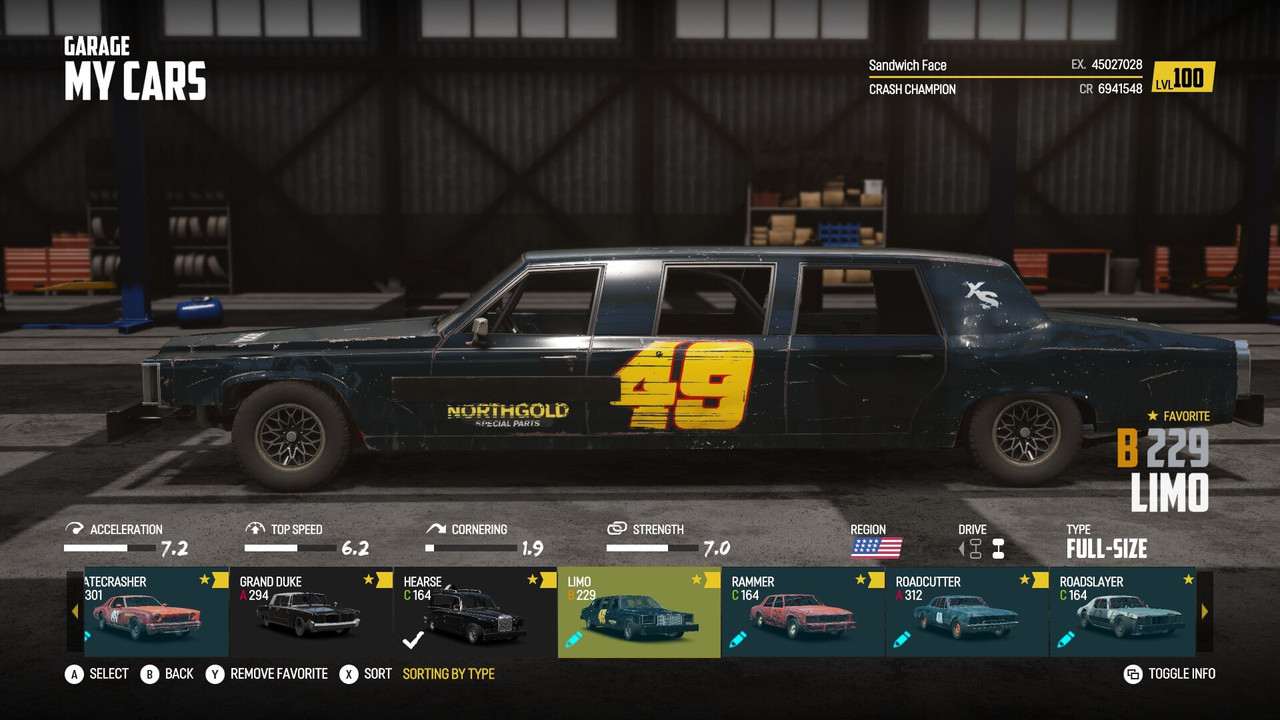The image size is (1280, 720).
Task: Pick the Roadslayer car tile
Action: click(1123, 612)
